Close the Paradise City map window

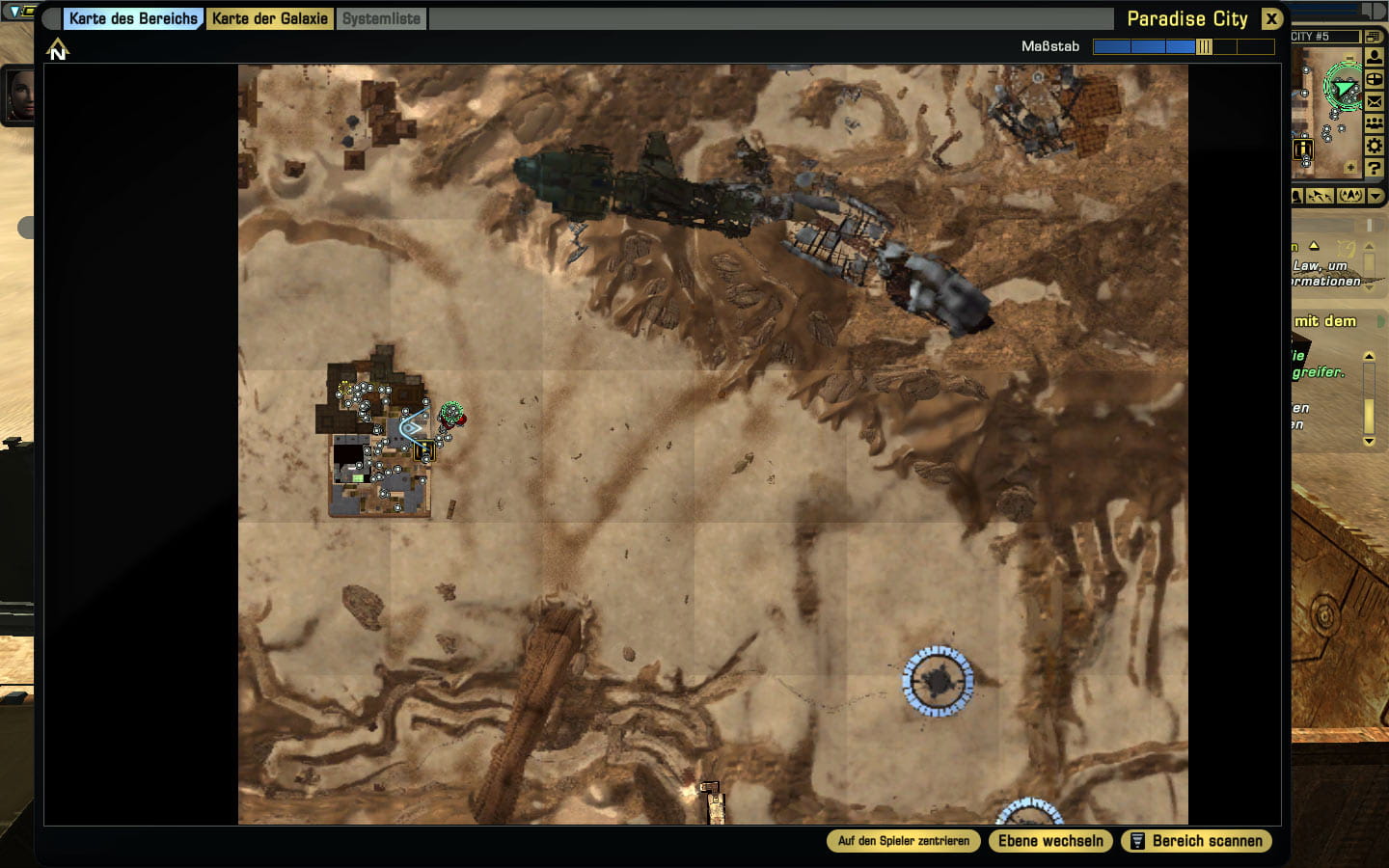[1271, 18]
